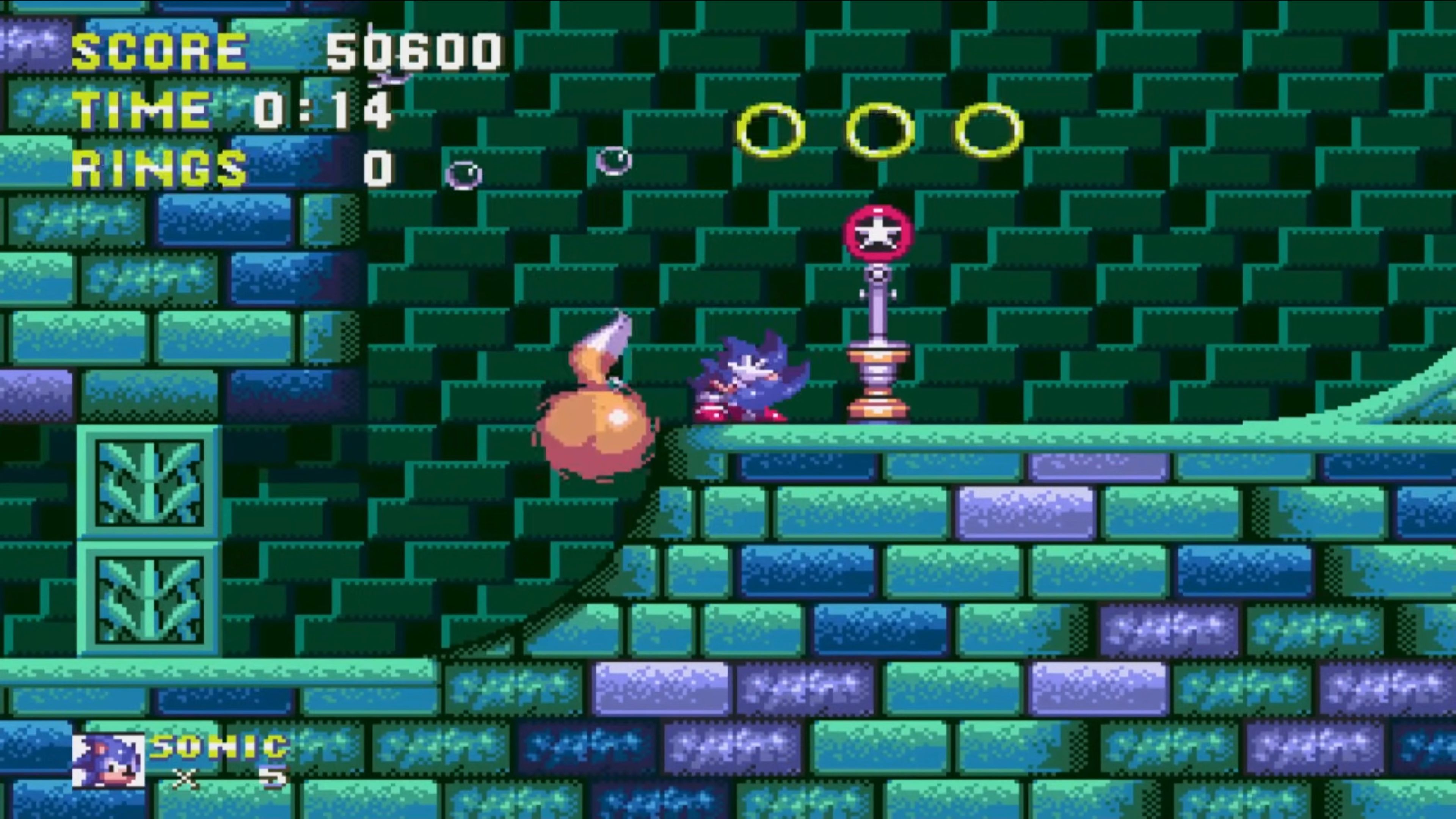Click the SONIC name text near lives
The height and width of the screenshot is (819, 1456).
(219, 747)
